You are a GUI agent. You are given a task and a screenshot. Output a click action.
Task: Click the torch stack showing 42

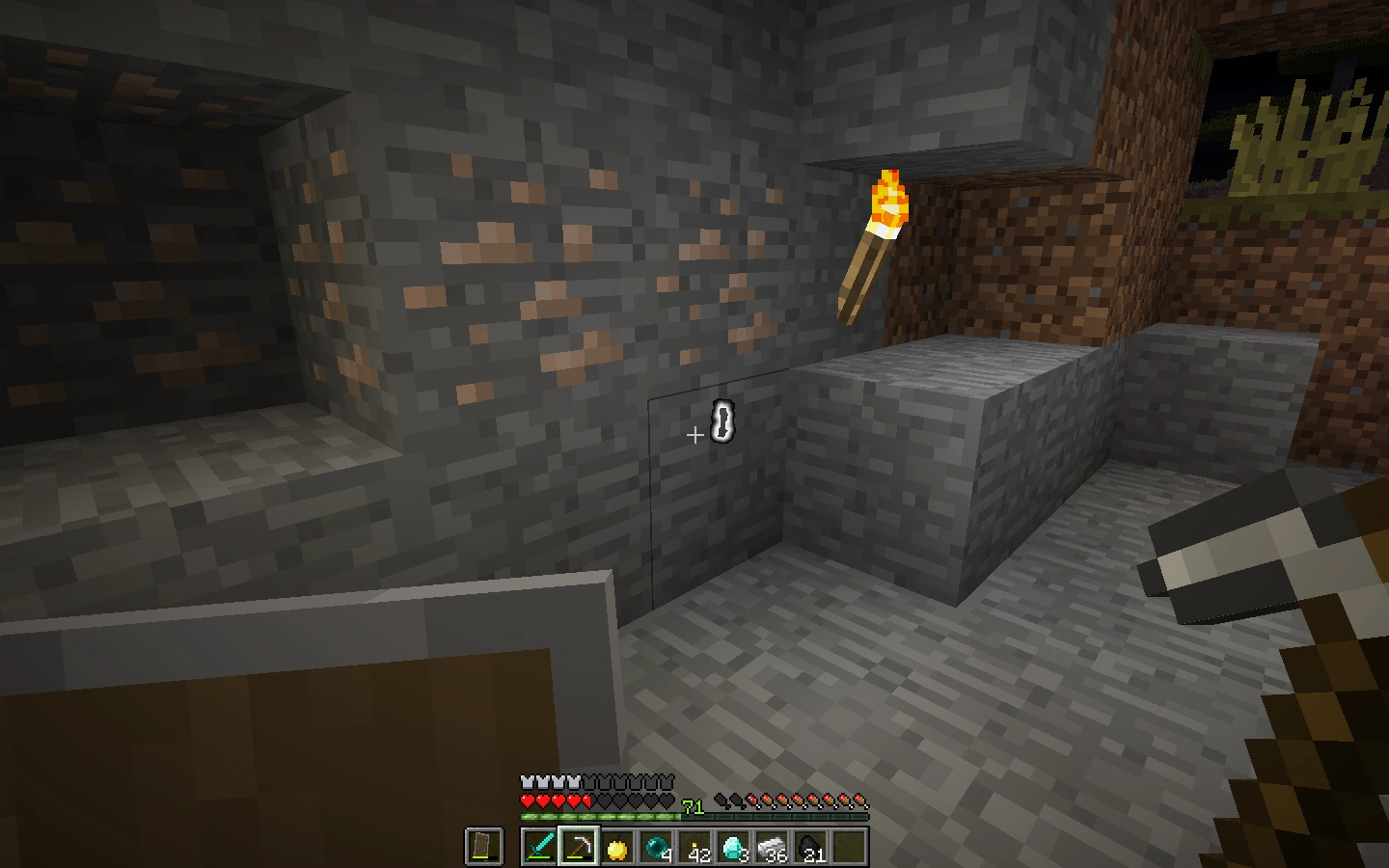tap(694, 845)
